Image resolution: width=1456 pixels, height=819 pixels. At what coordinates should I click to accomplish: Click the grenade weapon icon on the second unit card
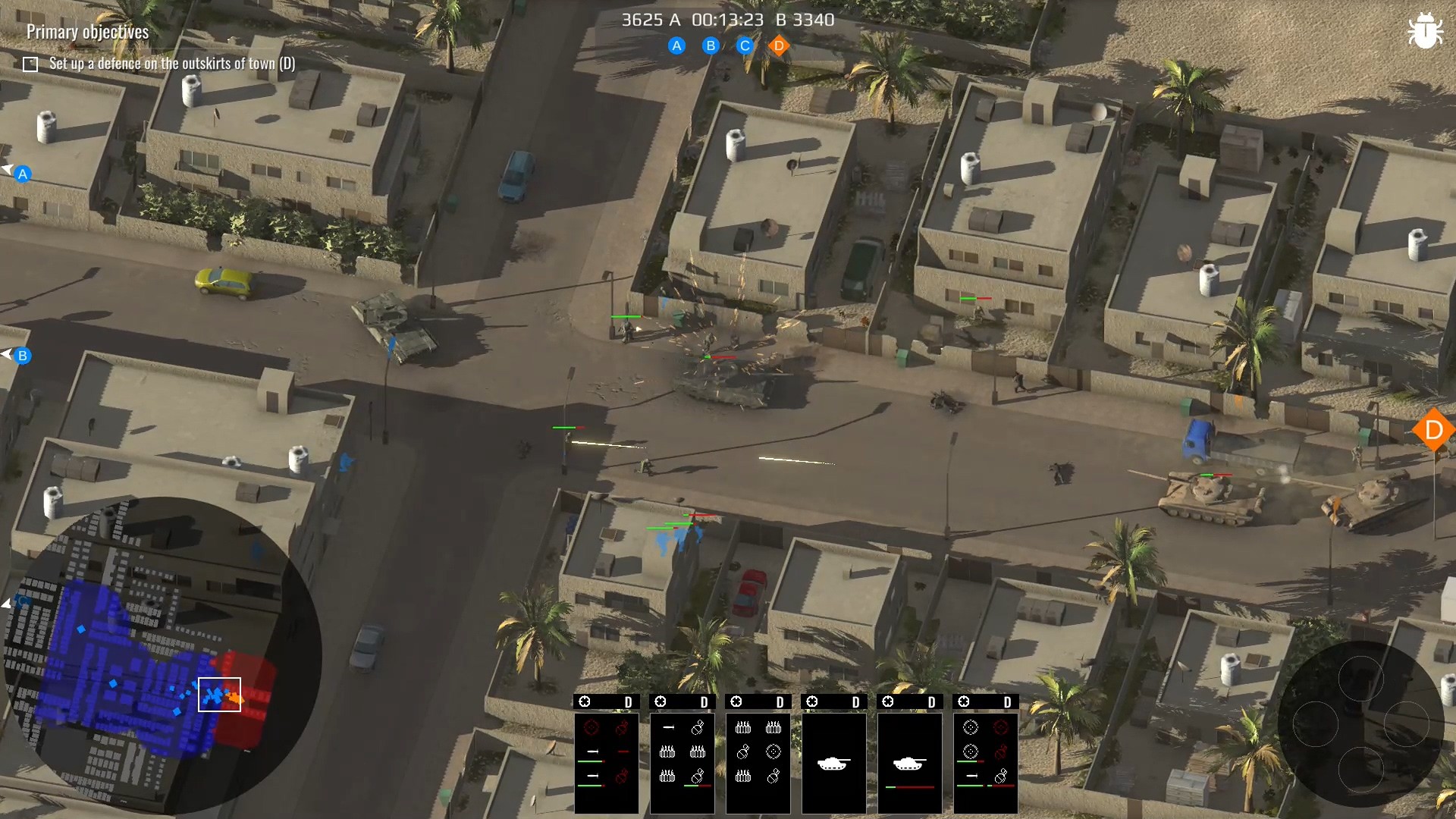698,727
